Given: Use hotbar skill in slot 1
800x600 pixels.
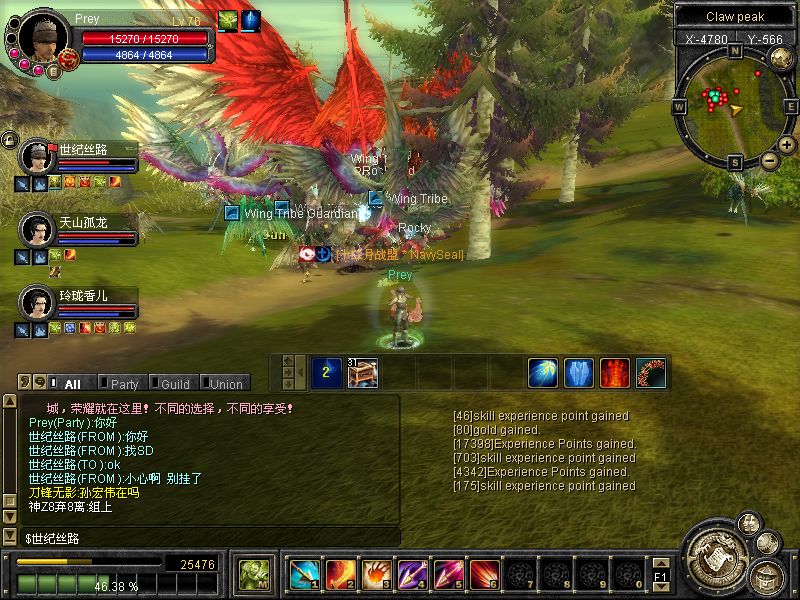Looking at the screenshot, I should click(304, 574).
